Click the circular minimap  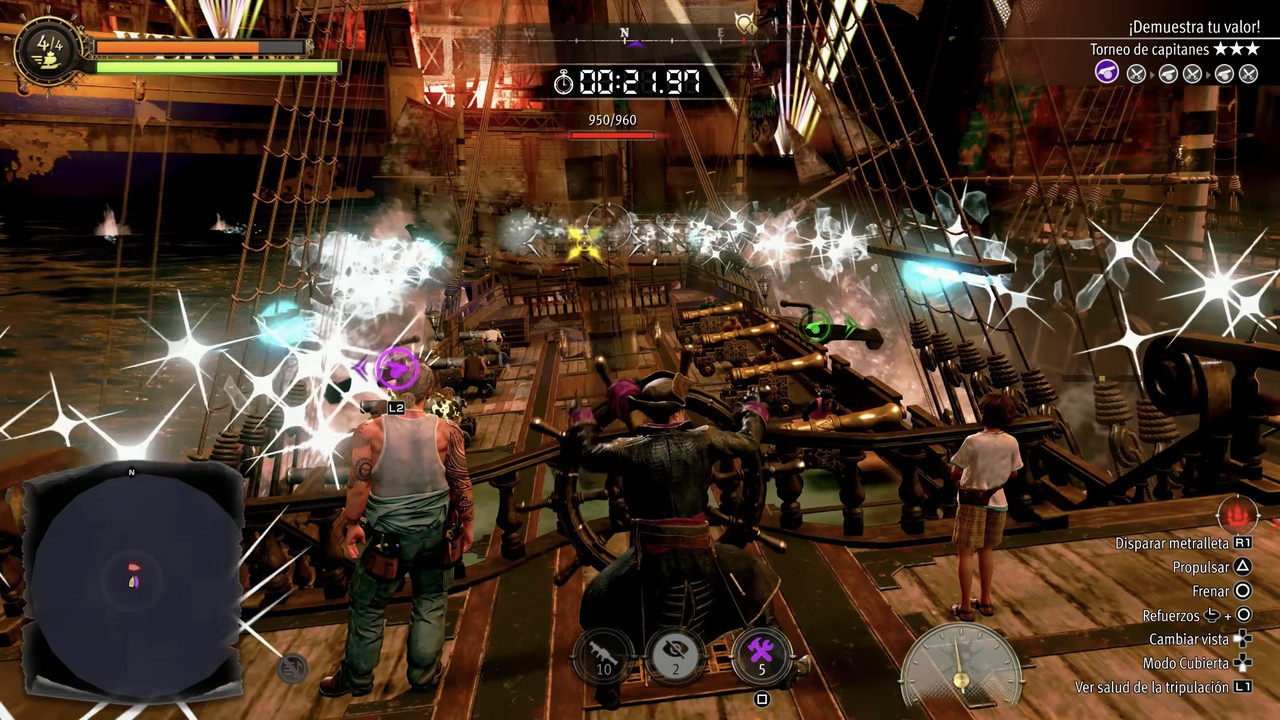(x=132, y=580)
